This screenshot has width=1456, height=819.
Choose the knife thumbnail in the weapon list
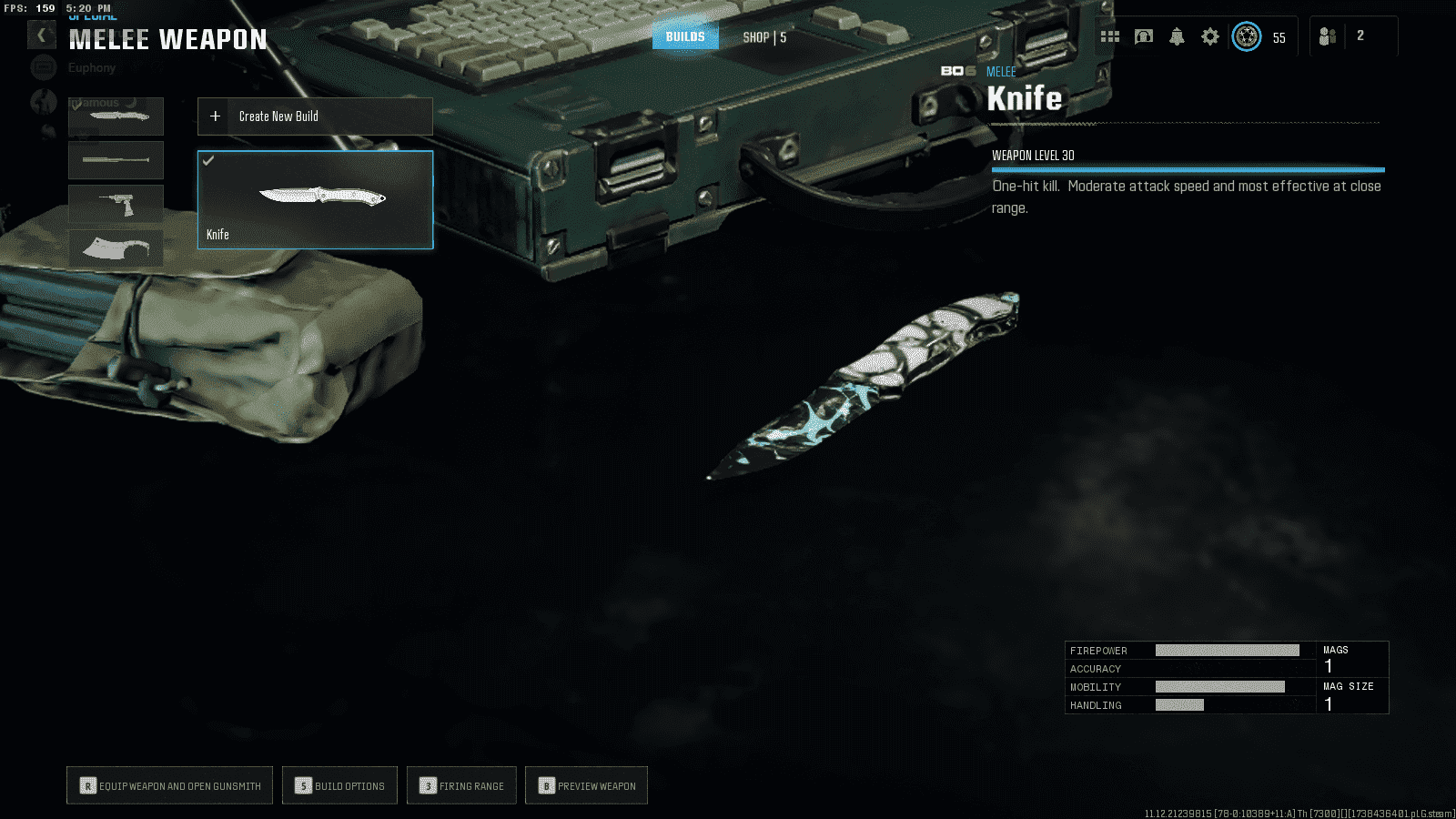116,116
